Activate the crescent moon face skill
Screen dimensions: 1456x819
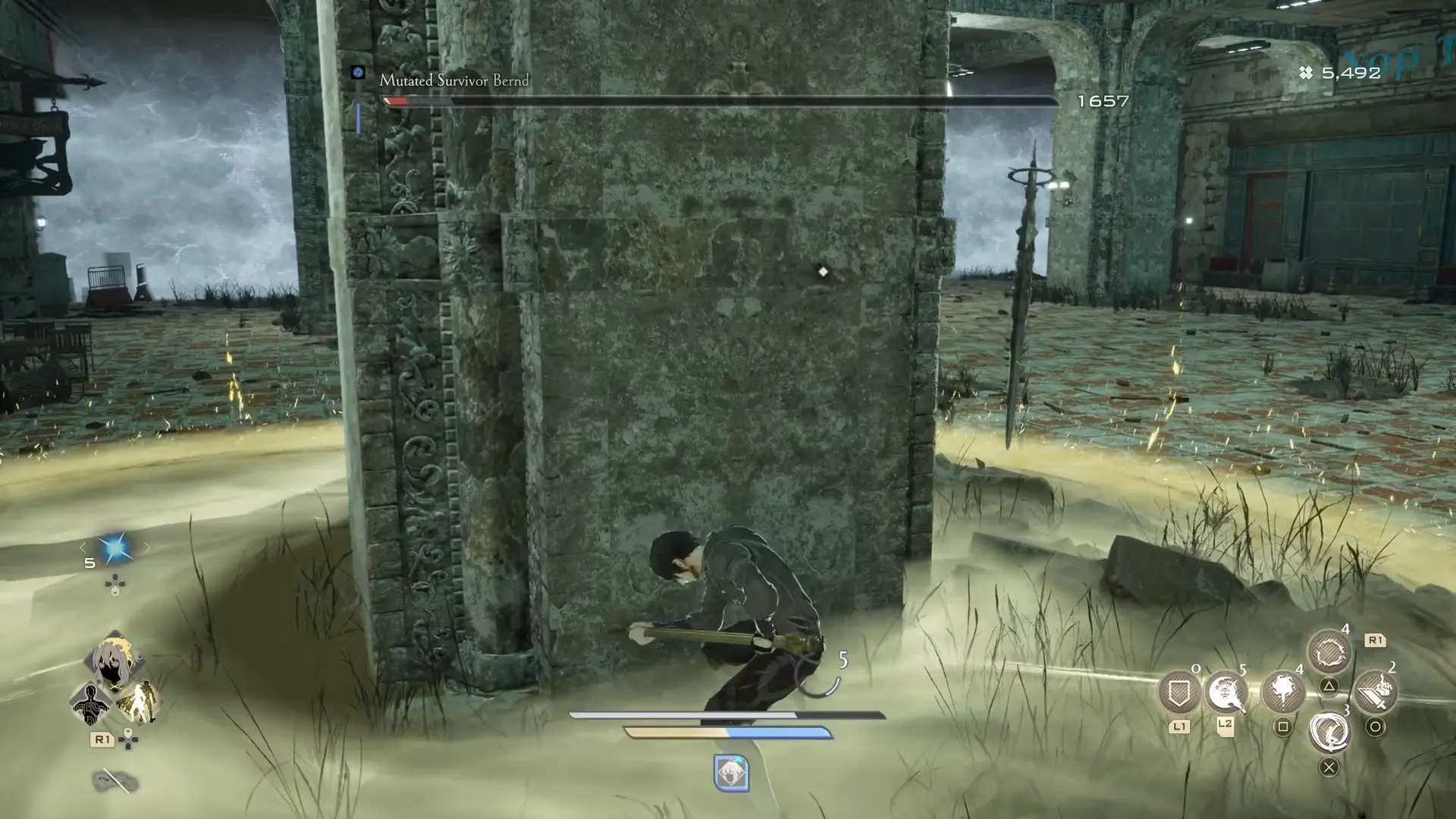point(1226,692)
